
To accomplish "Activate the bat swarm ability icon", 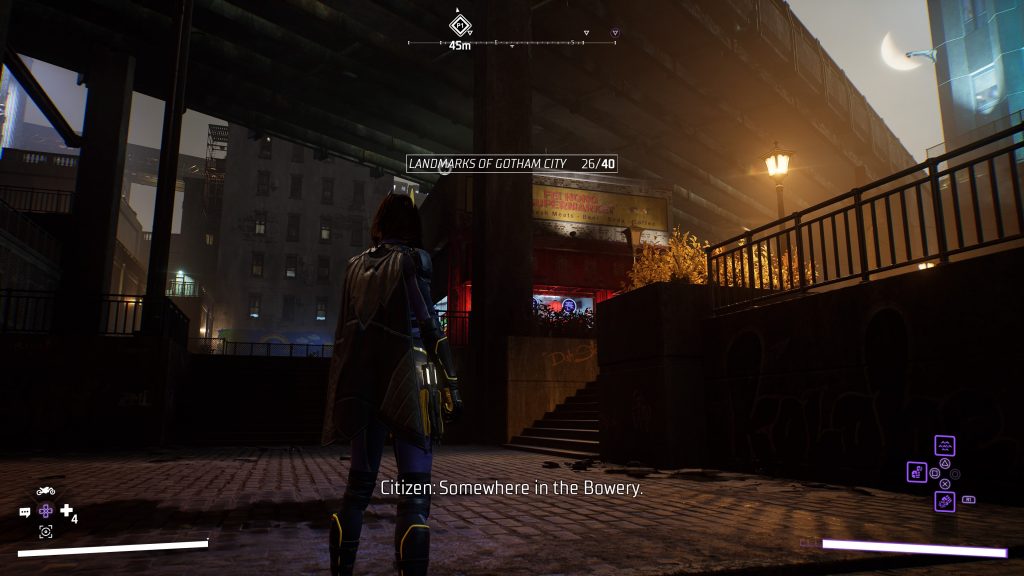I will pos(944,445).
